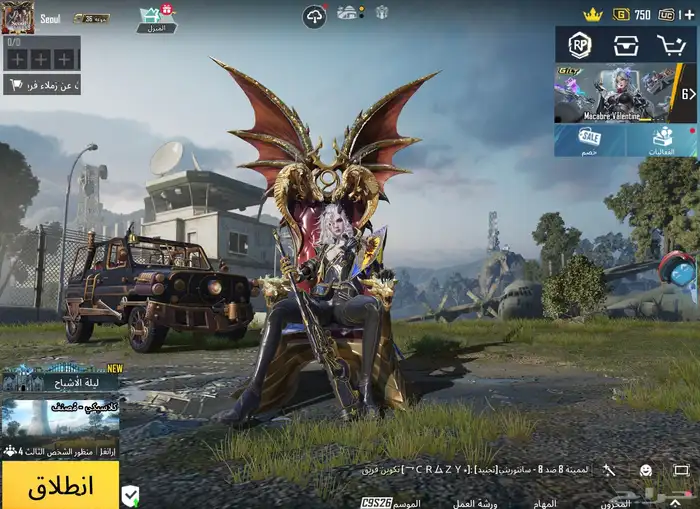Open the Missions (المهام) tab
The width and height of the screenshot is (700, 509).
[x=544, y=503]
